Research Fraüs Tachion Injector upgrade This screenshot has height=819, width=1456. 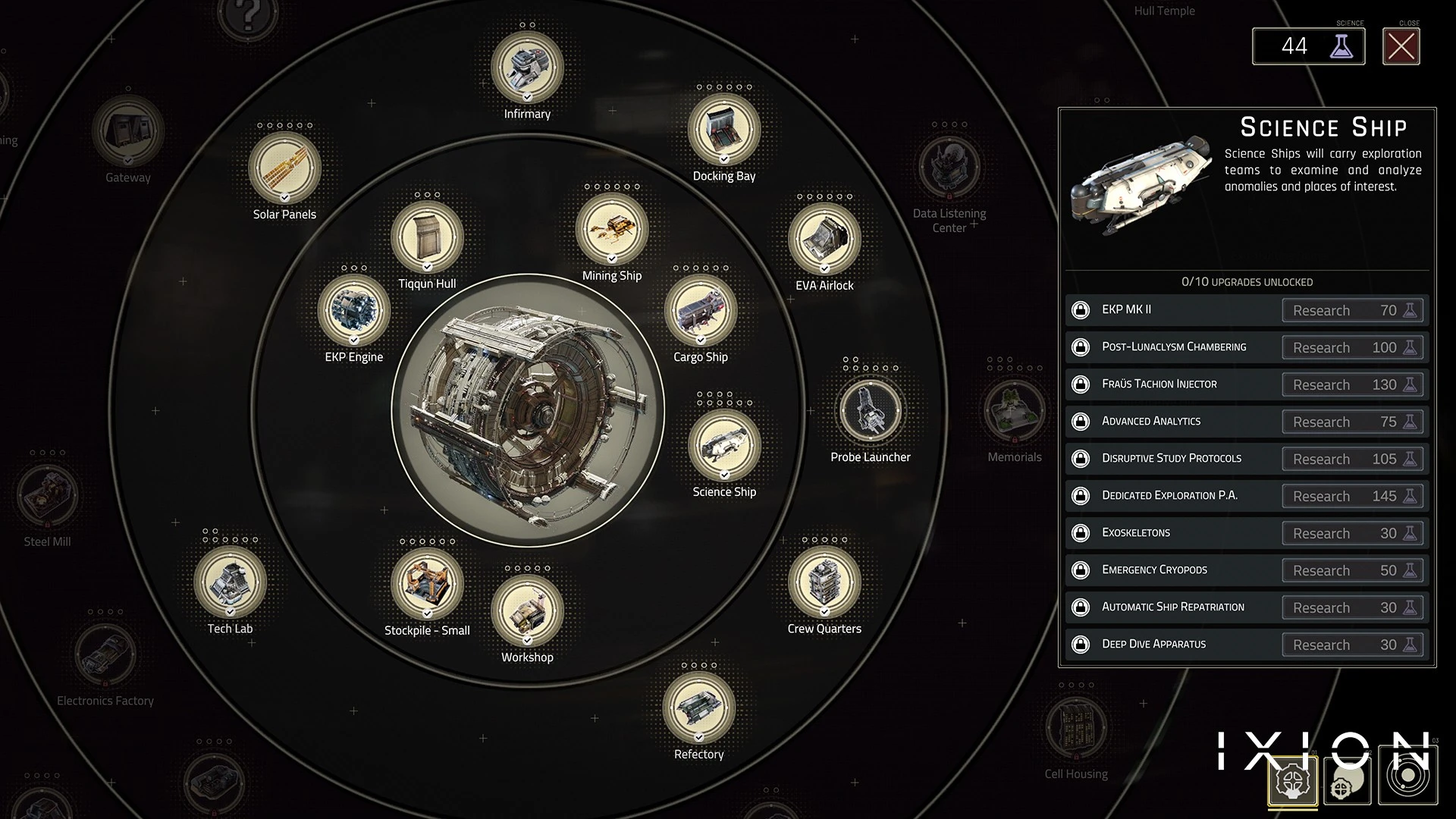click(1352, 384)
